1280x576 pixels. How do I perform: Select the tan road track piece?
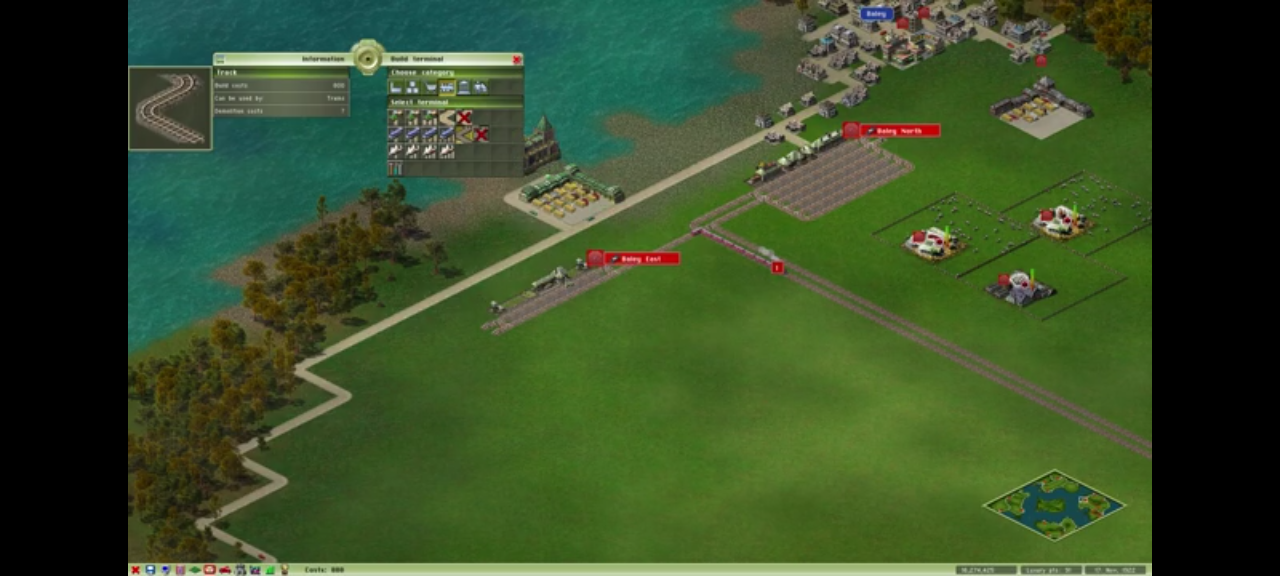[x=447, y=117]
